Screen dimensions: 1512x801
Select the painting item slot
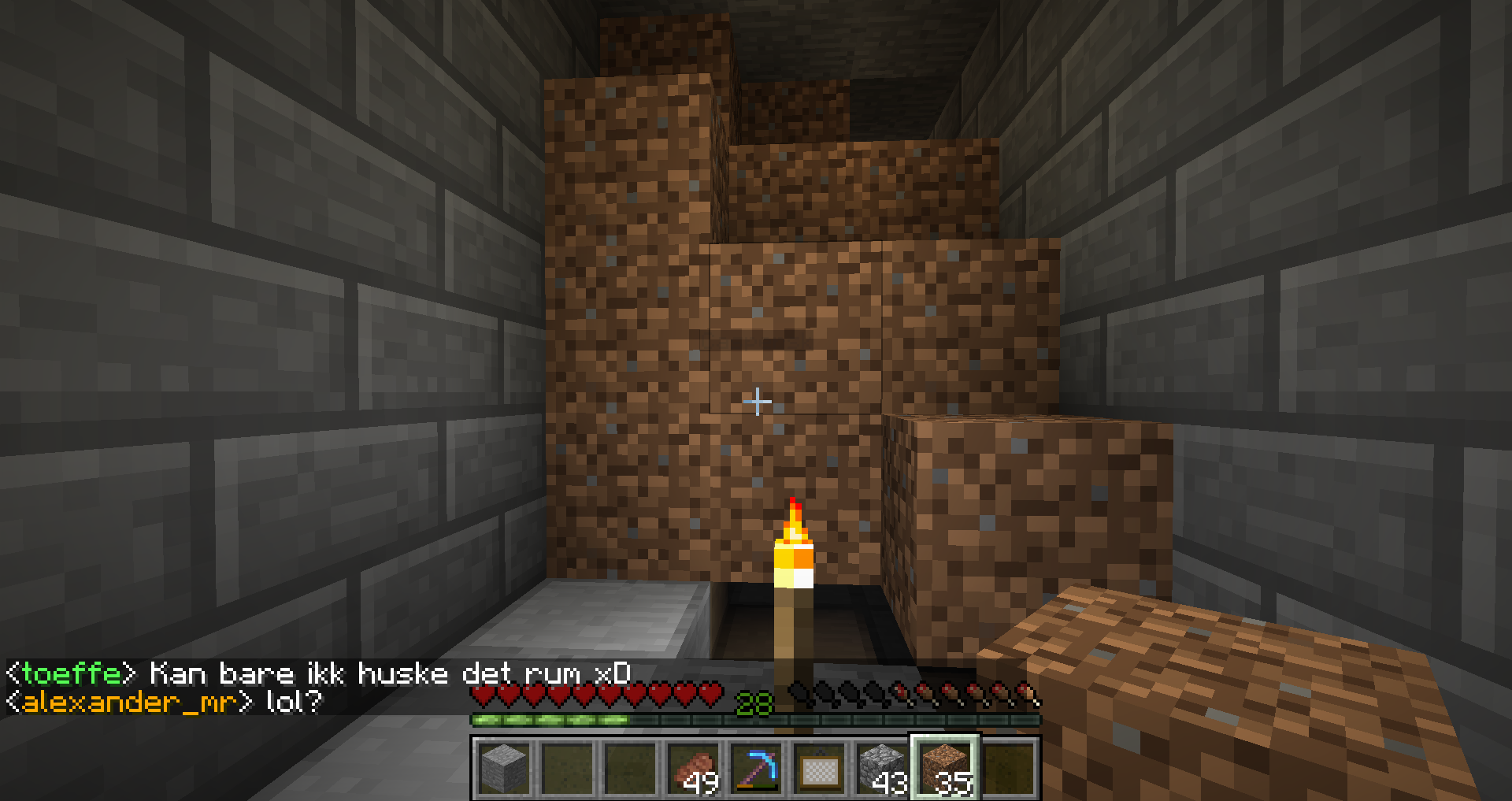pos(819,768)
